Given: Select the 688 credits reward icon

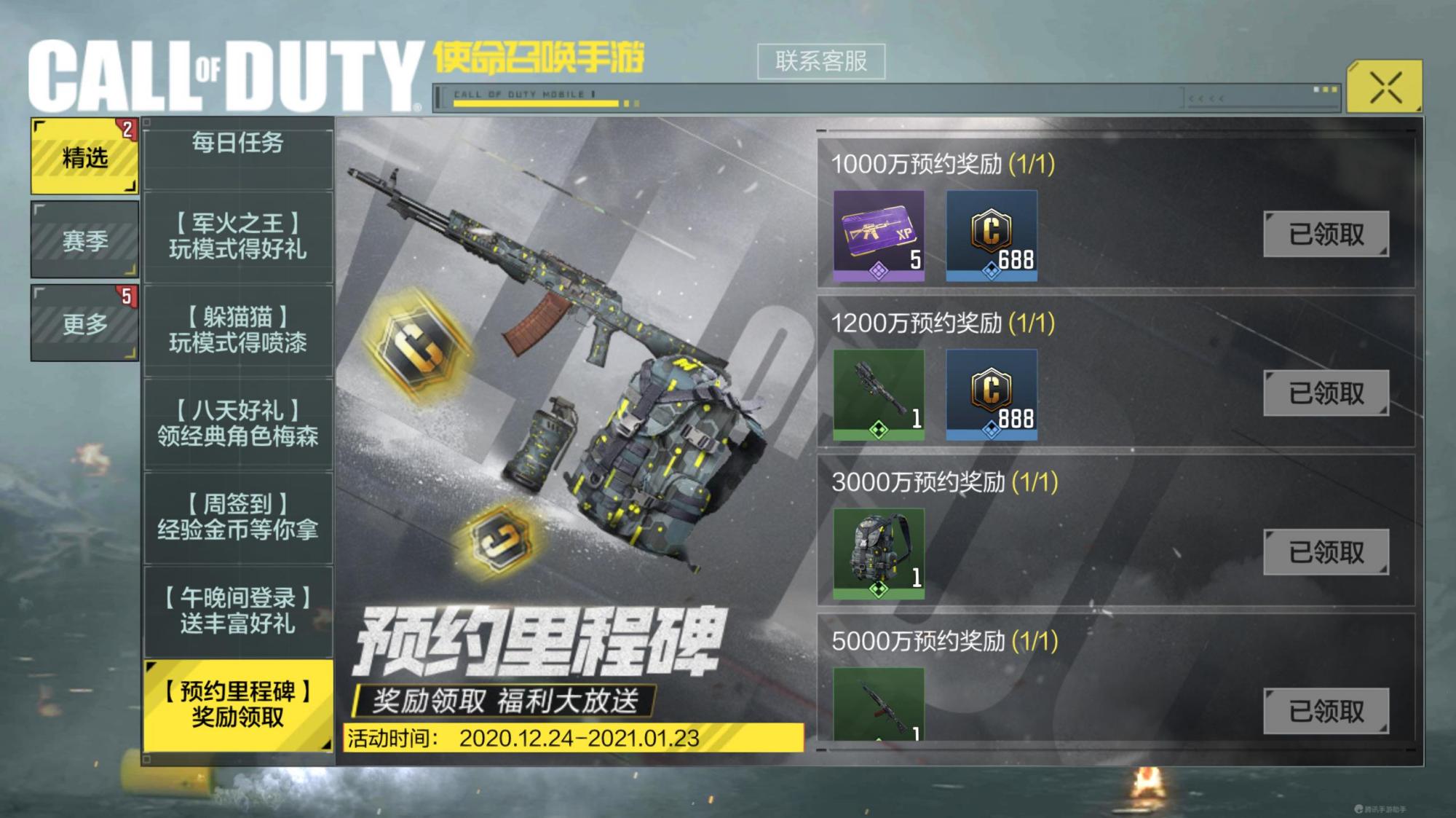Looking at the screenshot, I should coord(992,235).
